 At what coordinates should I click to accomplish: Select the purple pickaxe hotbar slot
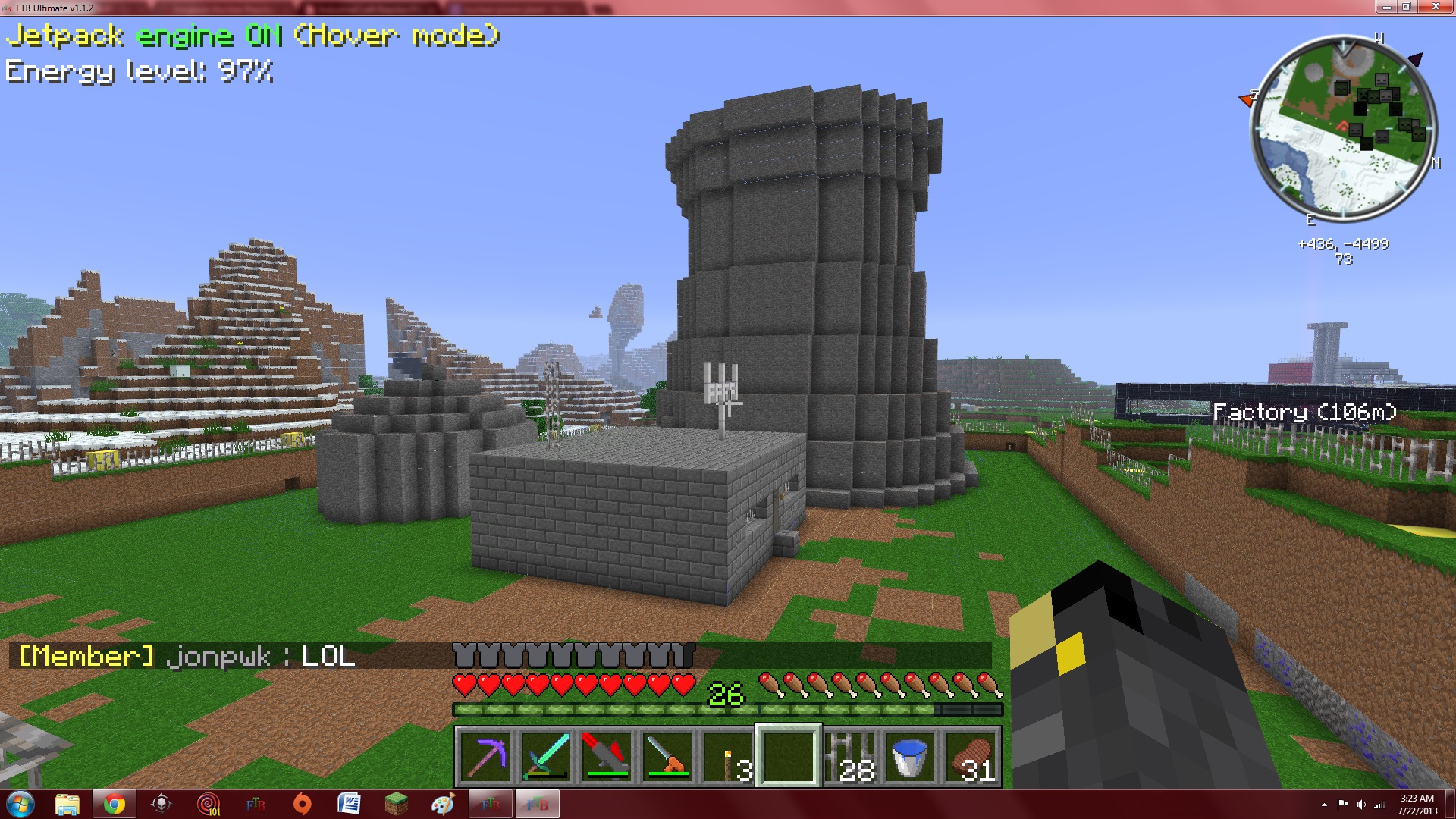485,756
